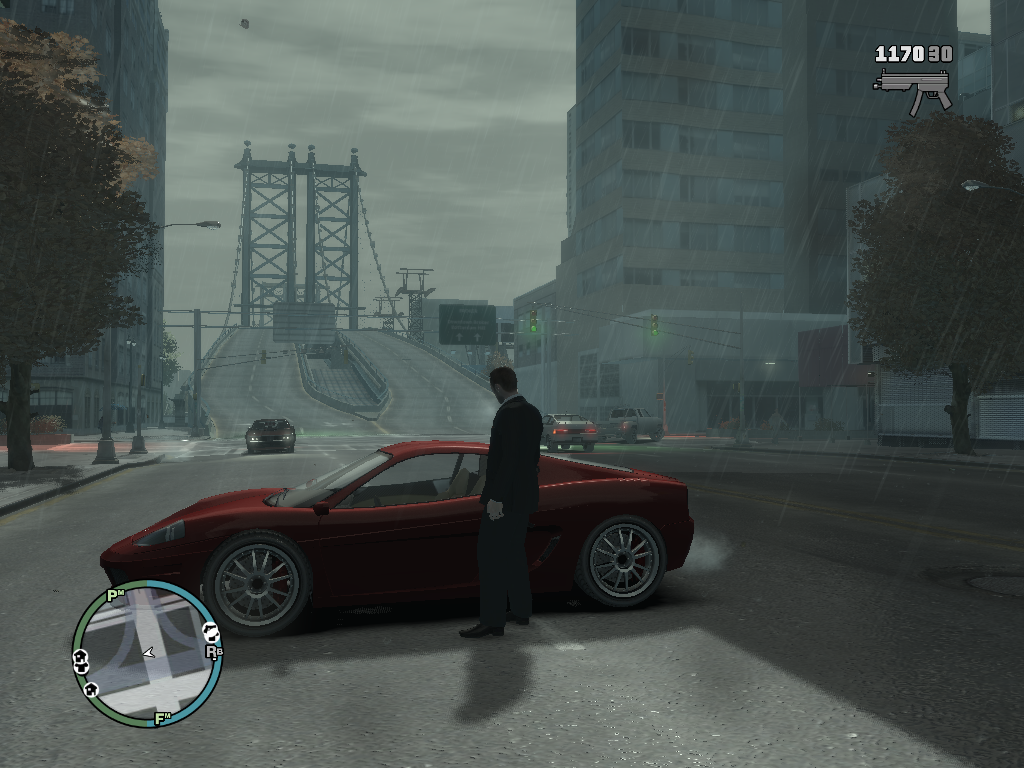Select the green P mission marker

pyautogui.click(x=116, y=596)
